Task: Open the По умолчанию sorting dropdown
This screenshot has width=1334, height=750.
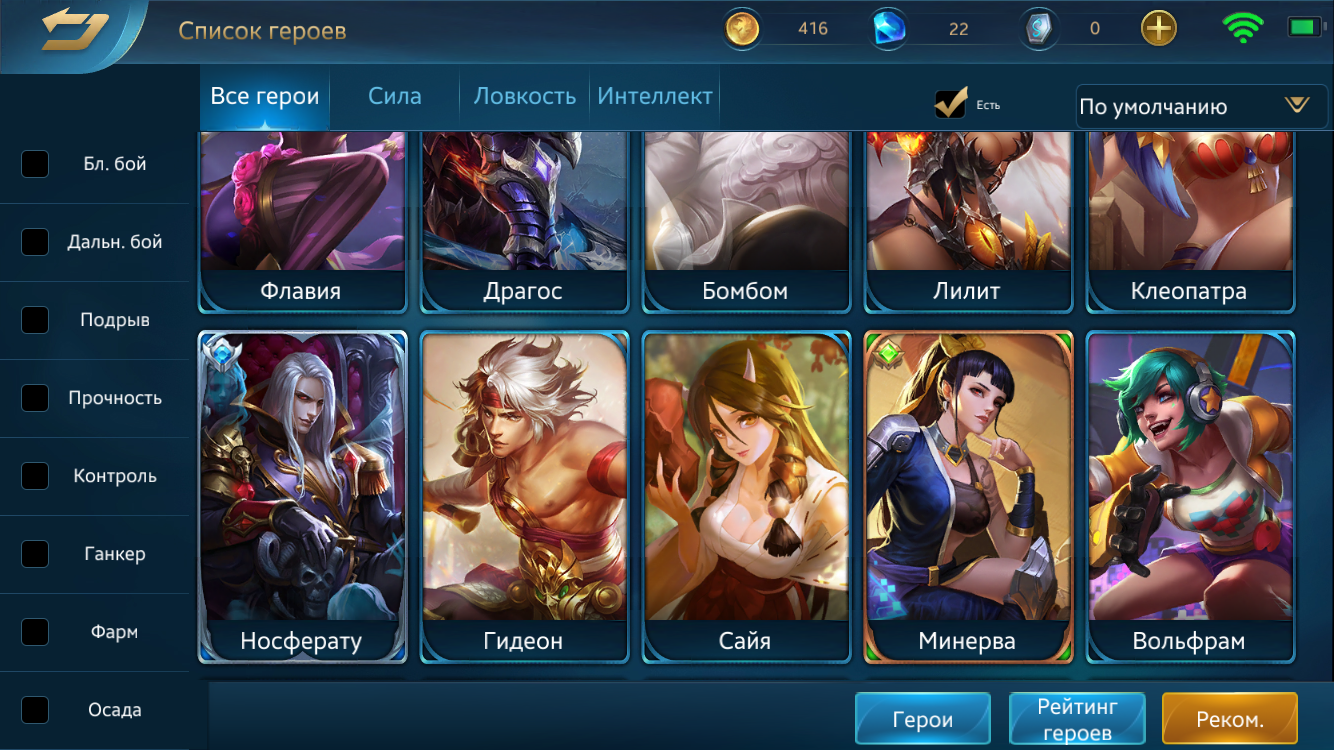Action: [x=1200, y=106]
